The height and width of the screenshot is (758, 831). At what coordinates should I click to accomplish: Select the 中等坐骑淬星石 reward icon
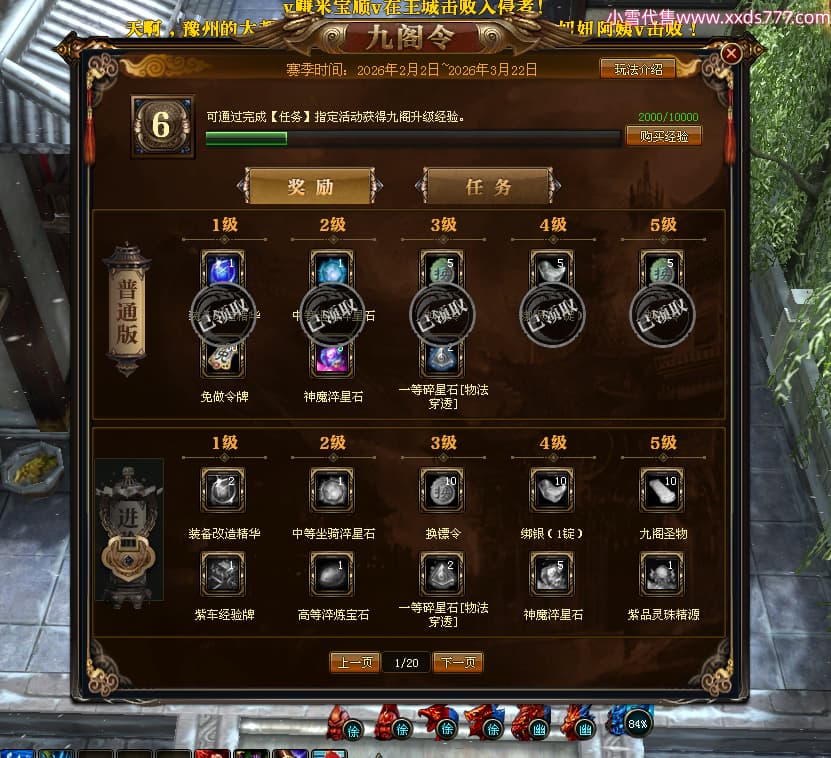332,489
